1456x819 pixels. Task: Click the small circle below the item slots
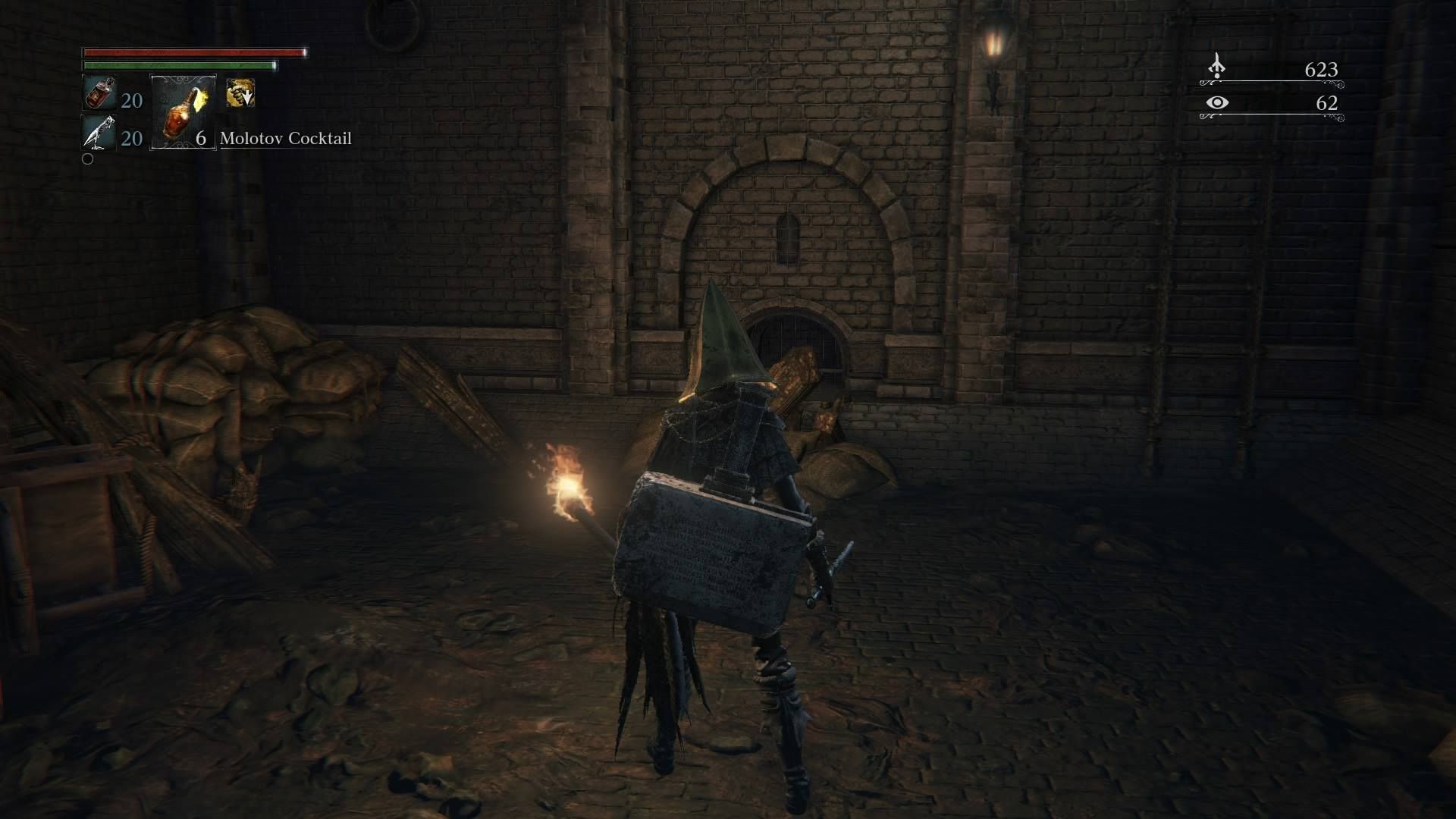click(86, 159)
